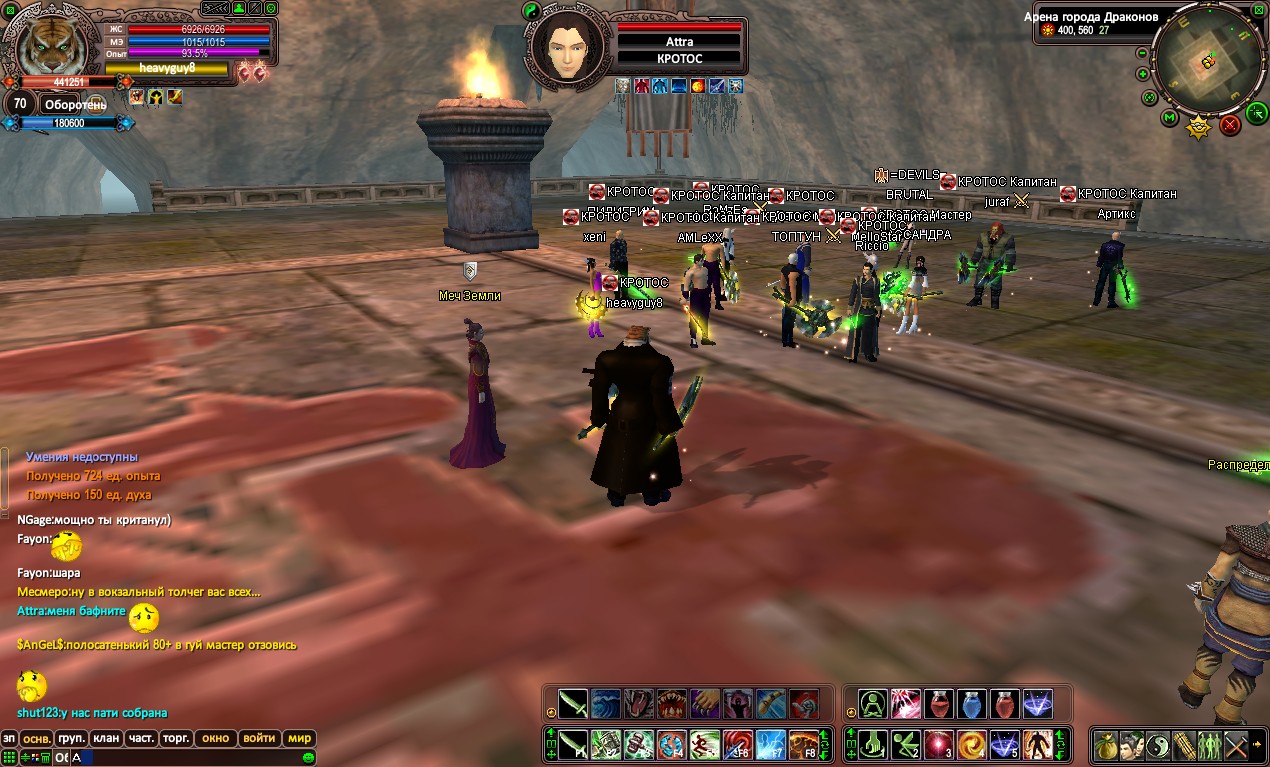Screen dimensions: 1270x767
Task: Zoom out the minimap with minus button
Action: tap(1143, 53)
